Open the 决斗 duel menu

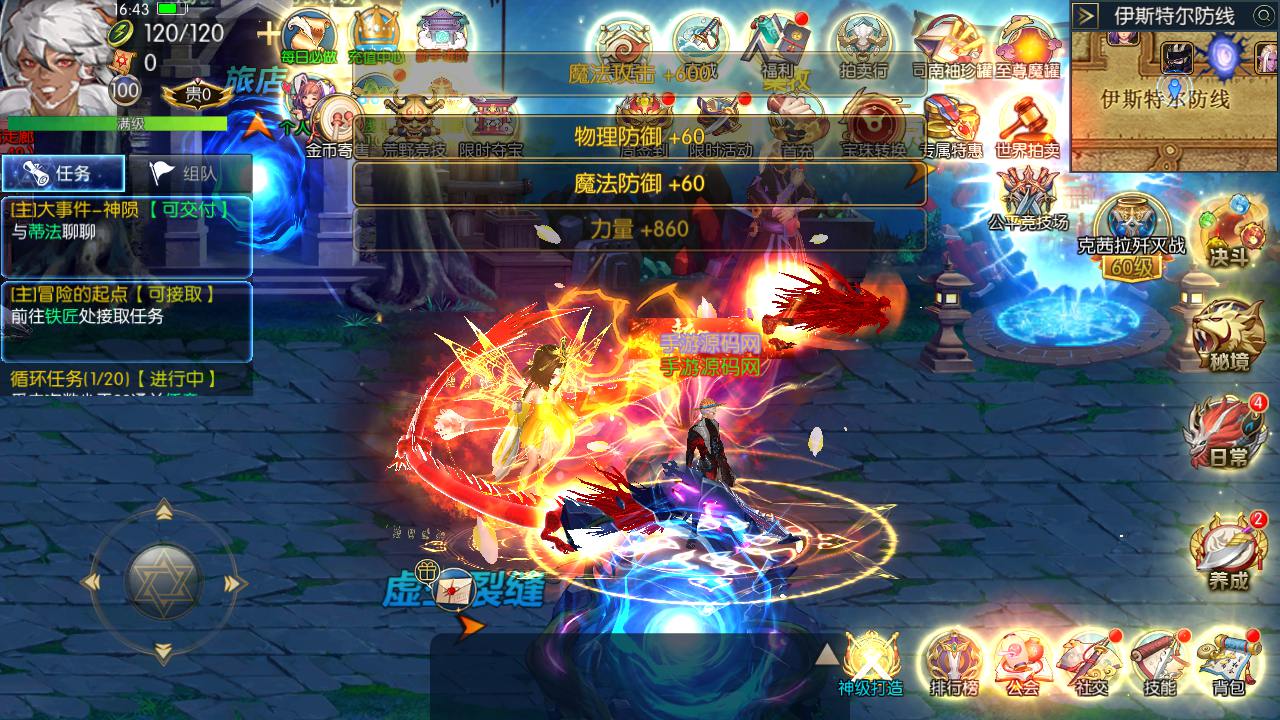pos(1228,230)
